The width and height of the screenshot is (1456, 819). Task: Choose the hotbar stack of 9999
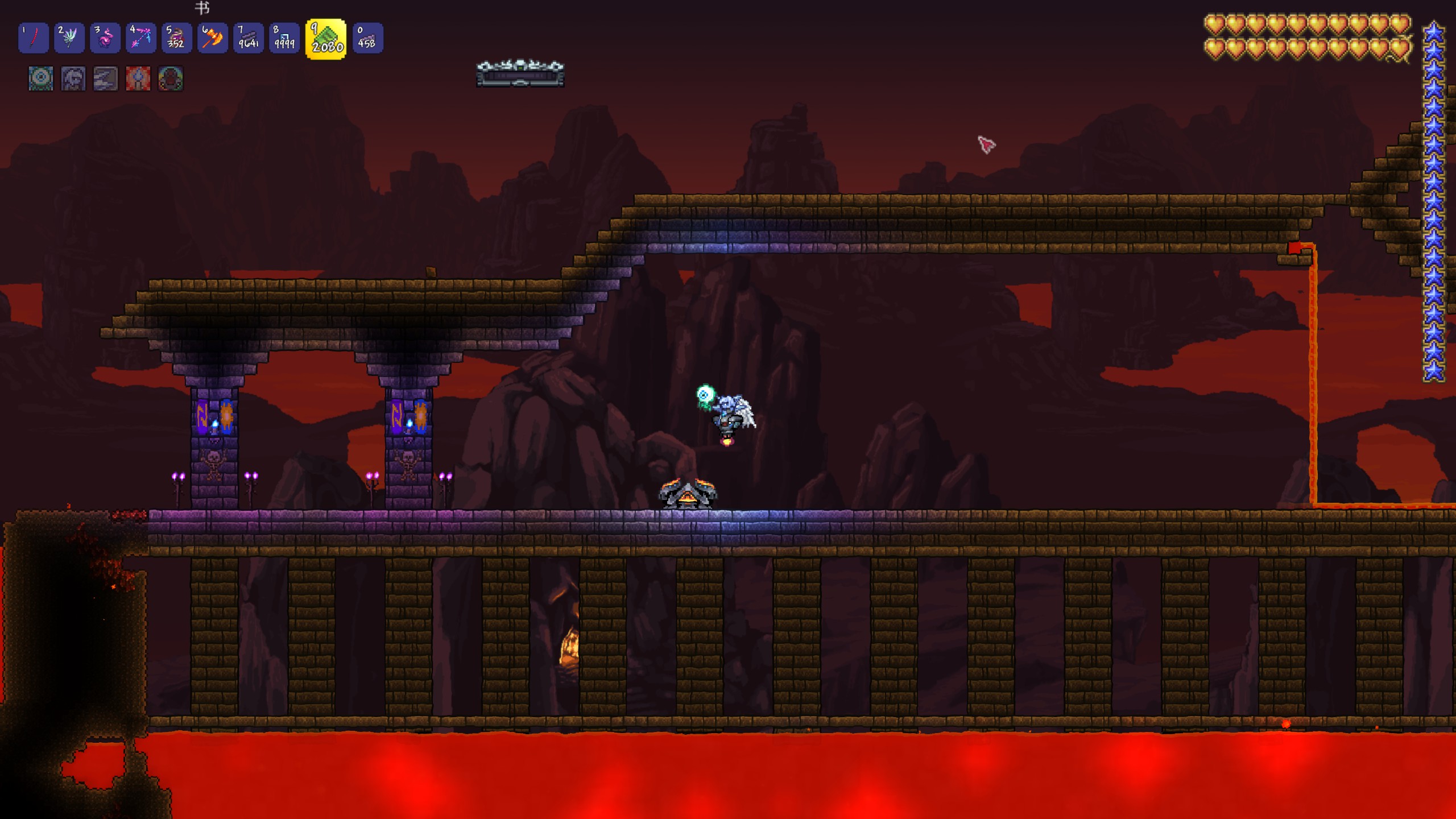coord(284,38)
